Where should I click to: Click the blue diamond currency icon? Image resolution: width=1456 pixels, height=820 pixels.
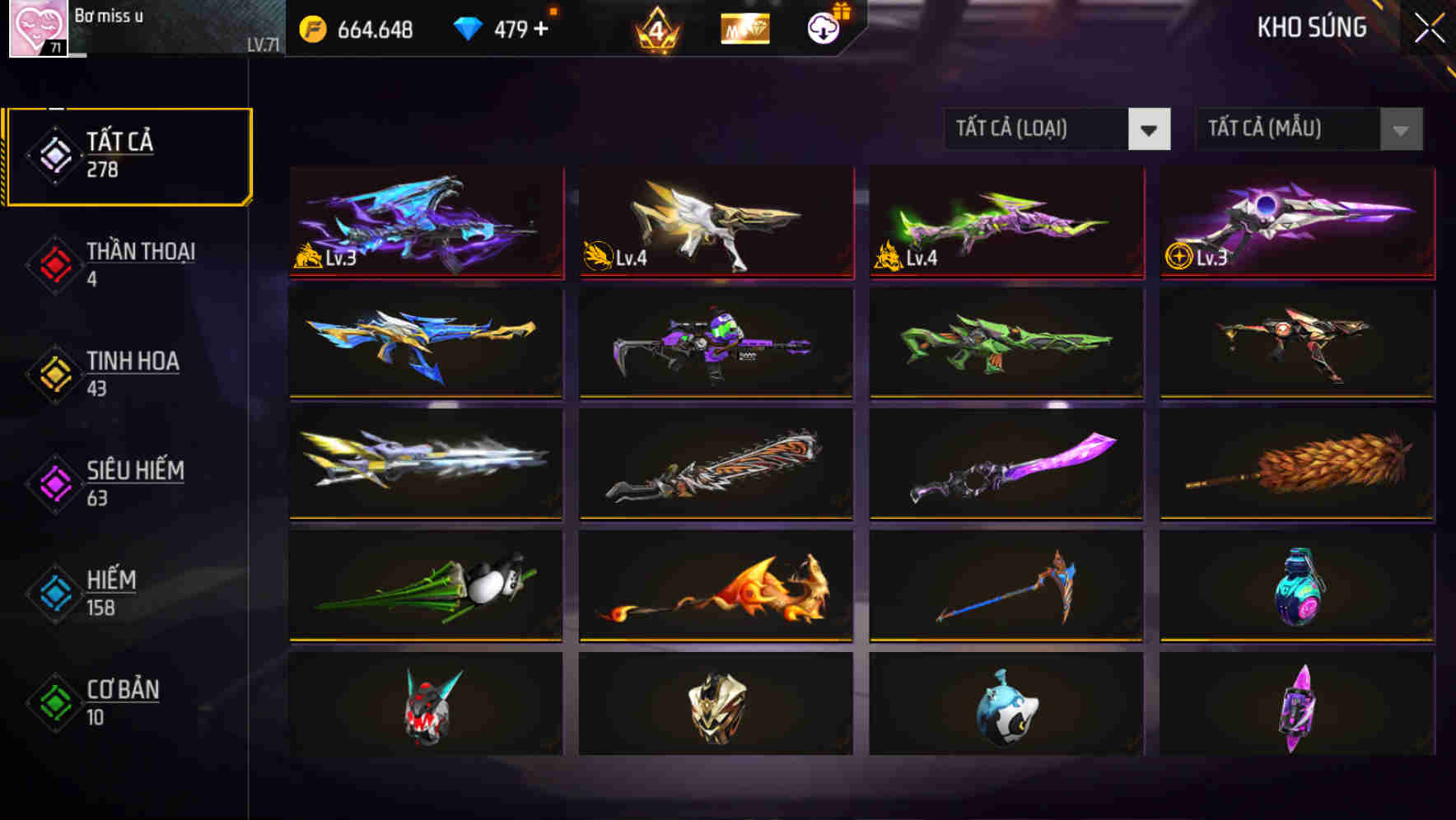[x=465, y=27]
